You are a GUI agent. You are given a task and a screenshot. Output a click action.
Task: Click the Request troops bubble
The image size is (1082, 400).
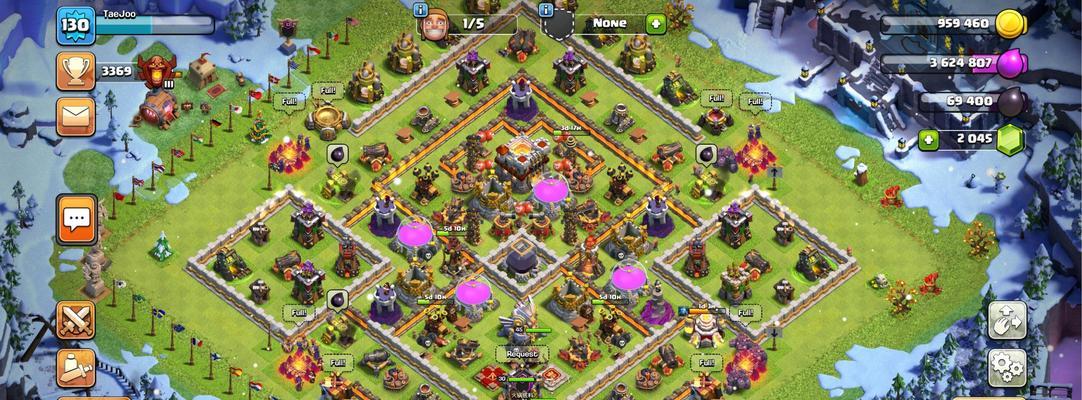pyautogui.click(x=521, y=354)
